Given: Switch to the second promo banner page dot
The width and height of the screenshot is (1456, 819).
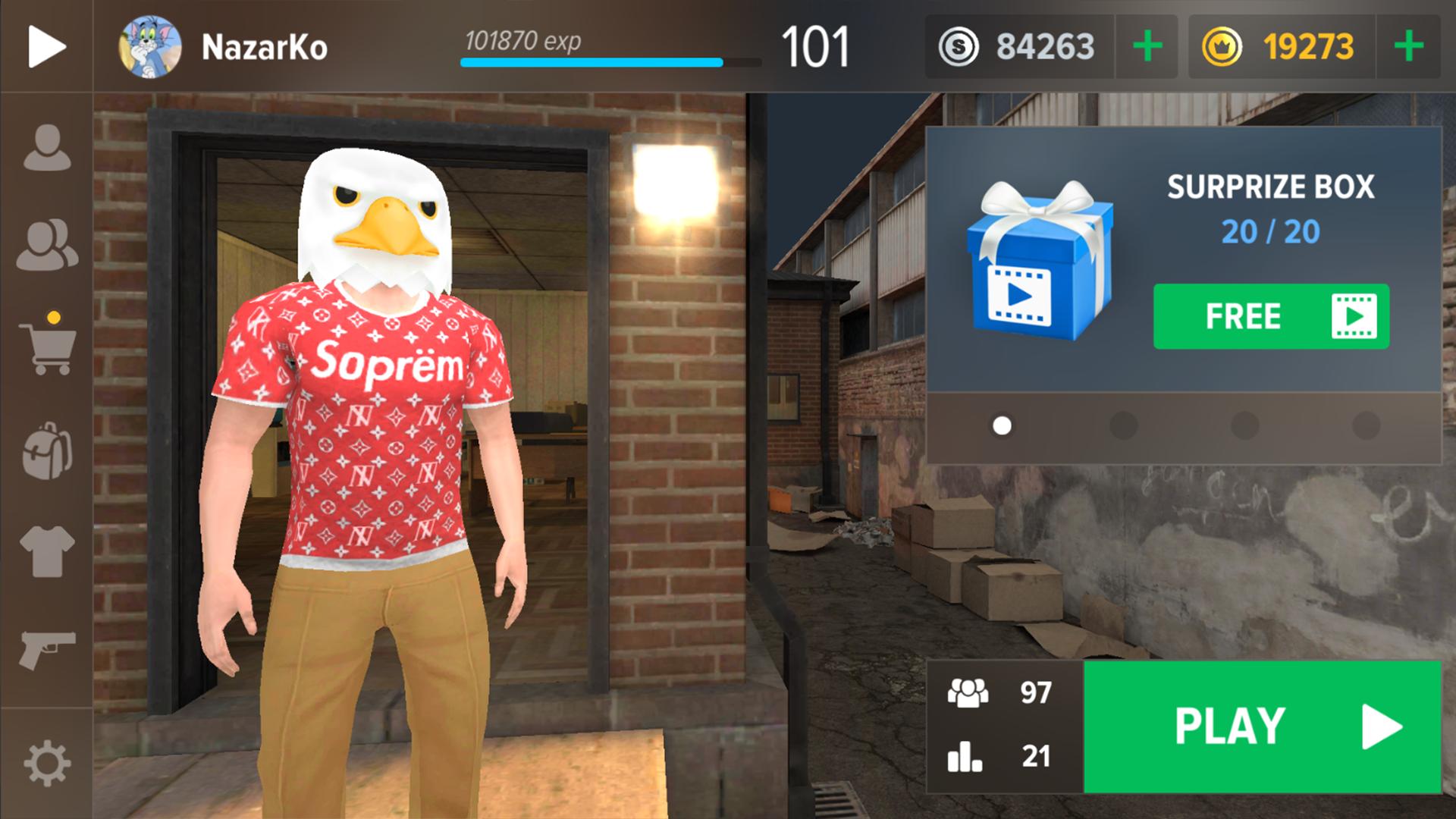Looking at the screenshot, I should coord(1123,425).
